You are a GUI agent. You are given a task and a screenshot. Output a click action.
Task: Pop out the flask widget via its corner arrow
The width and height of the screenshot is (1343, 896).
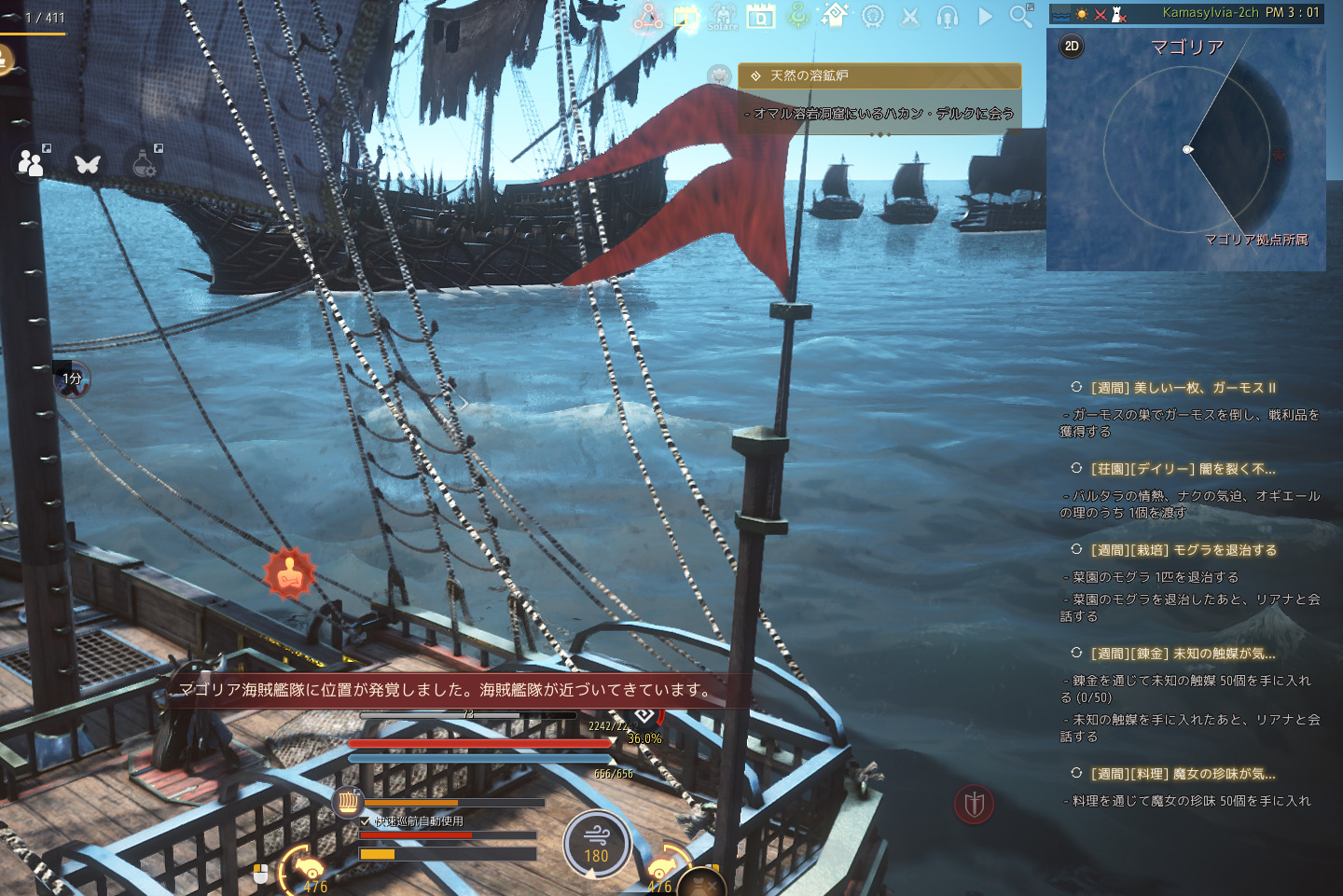159,148
